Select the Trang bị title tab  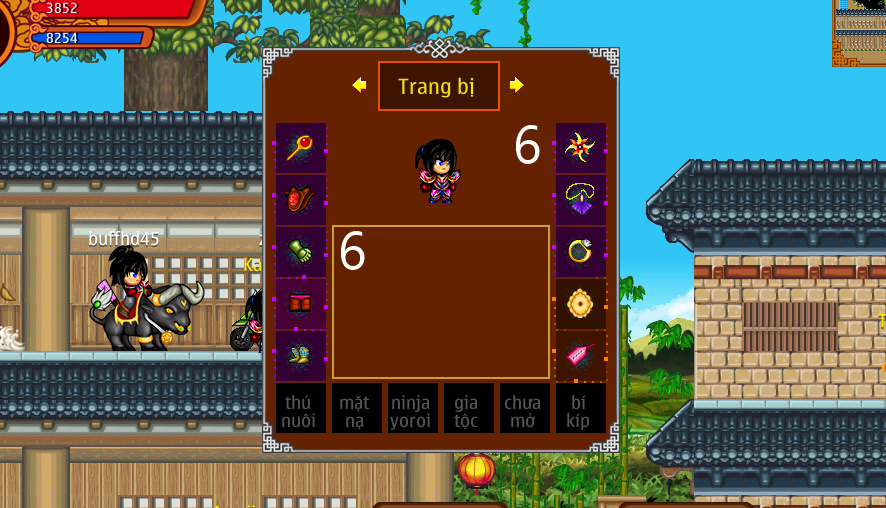click(x=438, y=86)
